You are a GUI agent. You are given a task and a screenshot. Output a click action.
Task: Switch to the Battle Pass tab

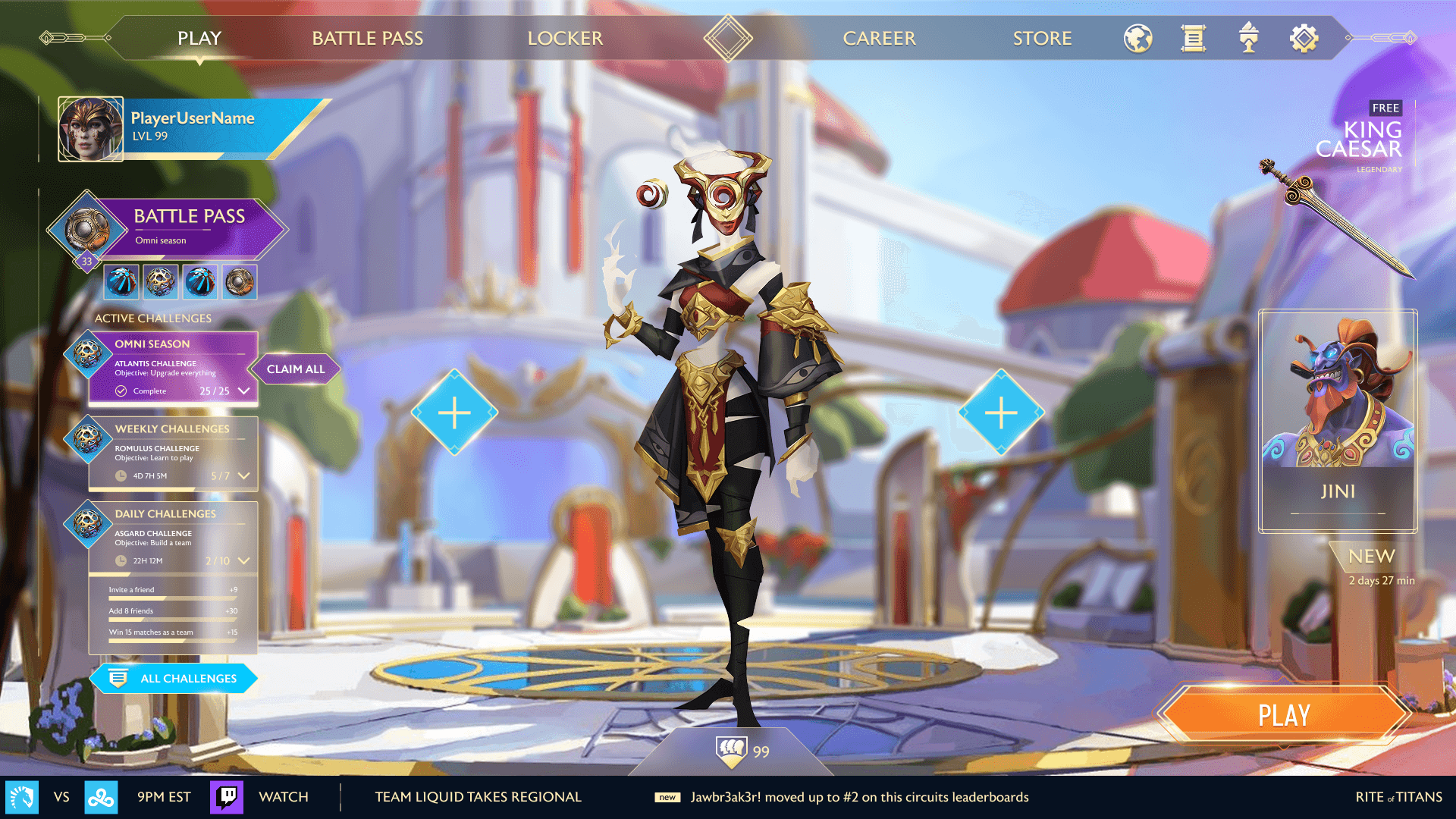pyautogui.click(x=368, y=38)
